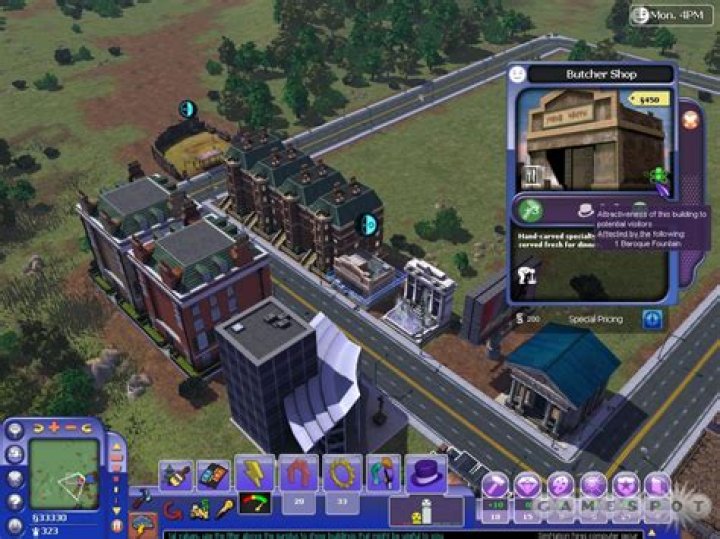The width and height of the screenshot is (720, 539).
Task: Choose the red magnet category icon
Action: click(298, 474)
